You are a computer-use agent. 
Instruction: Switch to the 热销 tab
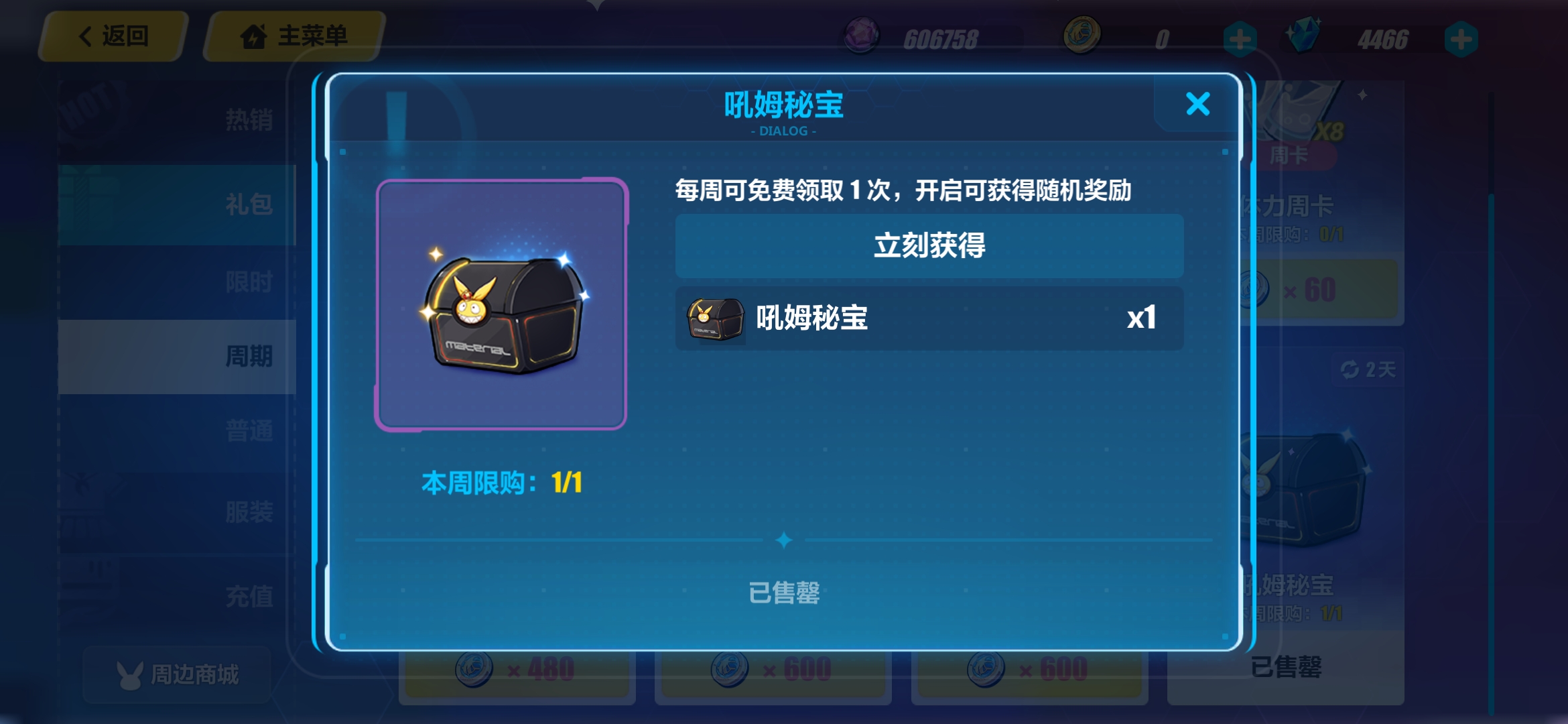pyautogui.click(x=249, y=119)
